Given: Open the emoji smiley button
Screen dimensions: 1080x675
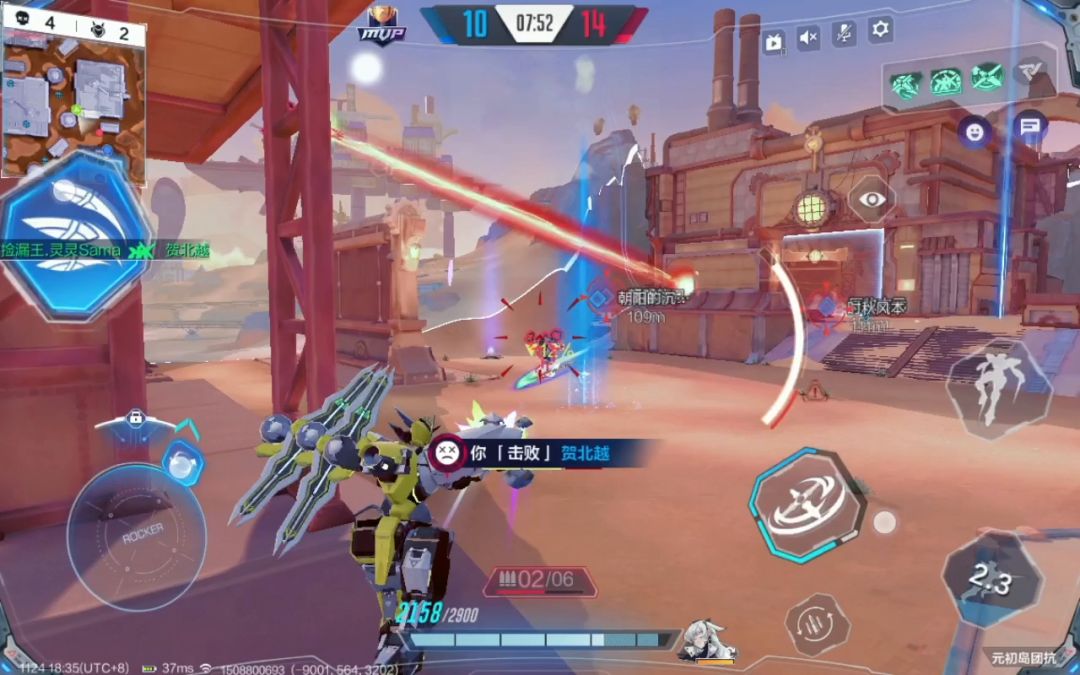Looking at the screenshot, I should pyautogui.click(x=974, y=131).
